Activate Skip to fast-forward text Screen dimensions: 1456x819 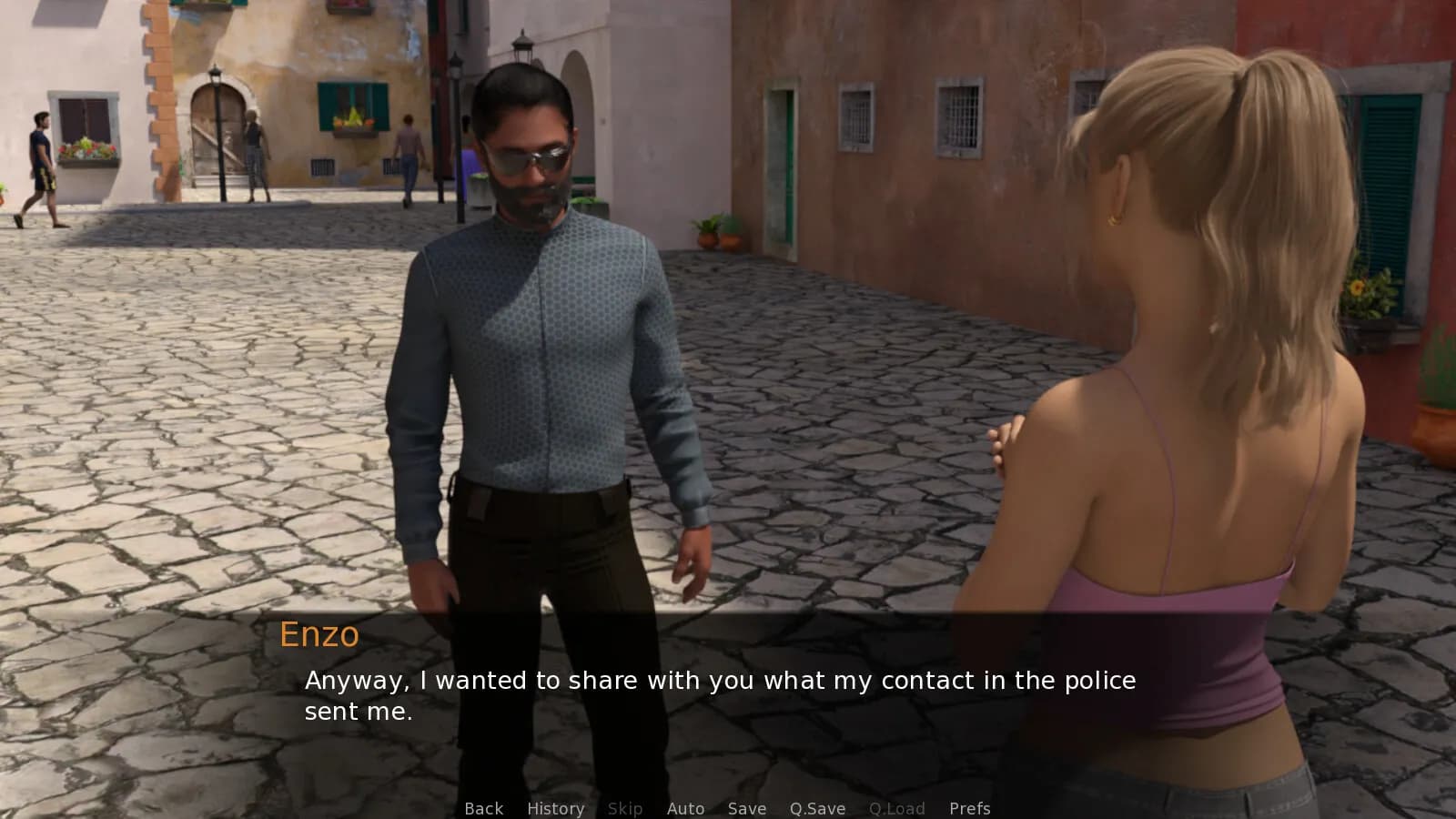pyautogui.click(x=625, y=808)
